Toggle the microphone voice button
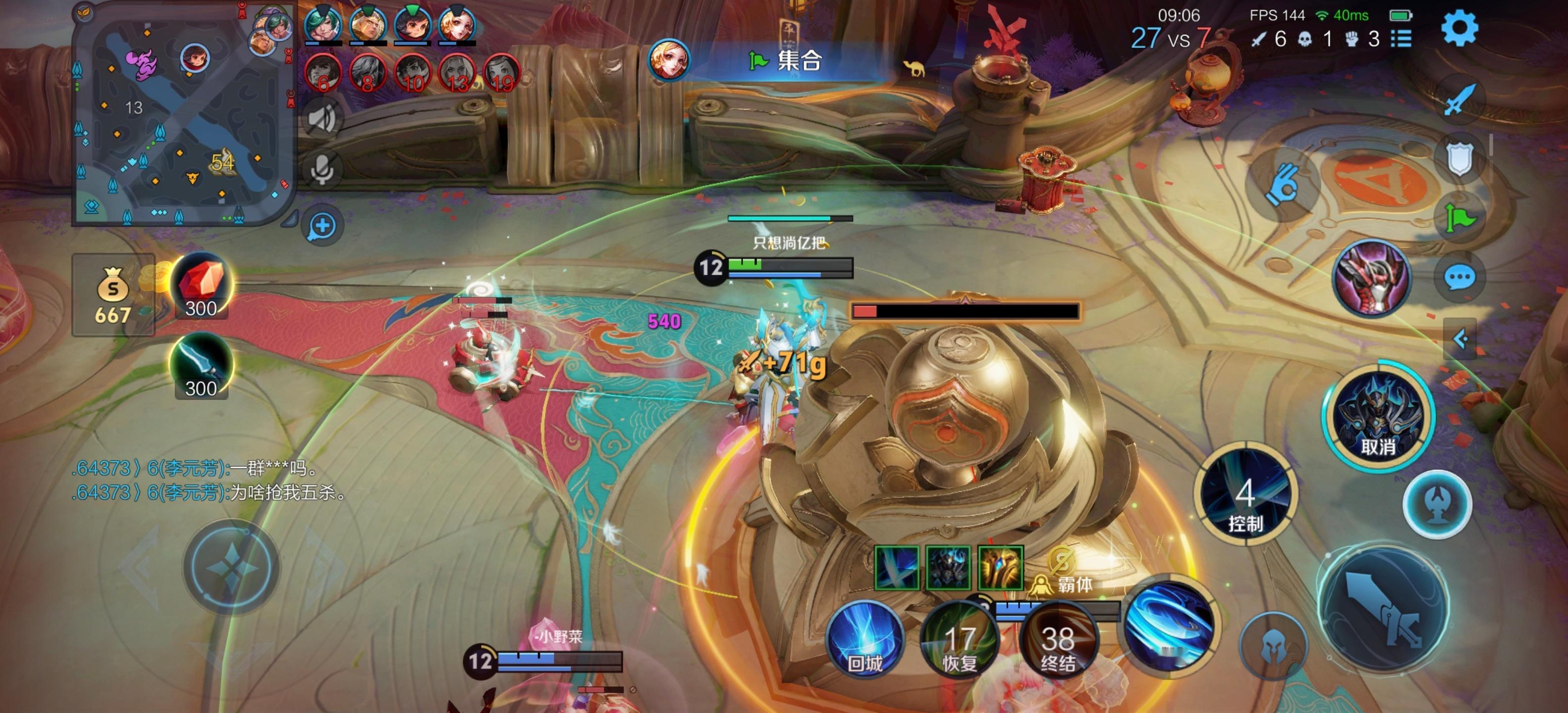The width and height of the screenshot is (1568, 713). (322, 170)
